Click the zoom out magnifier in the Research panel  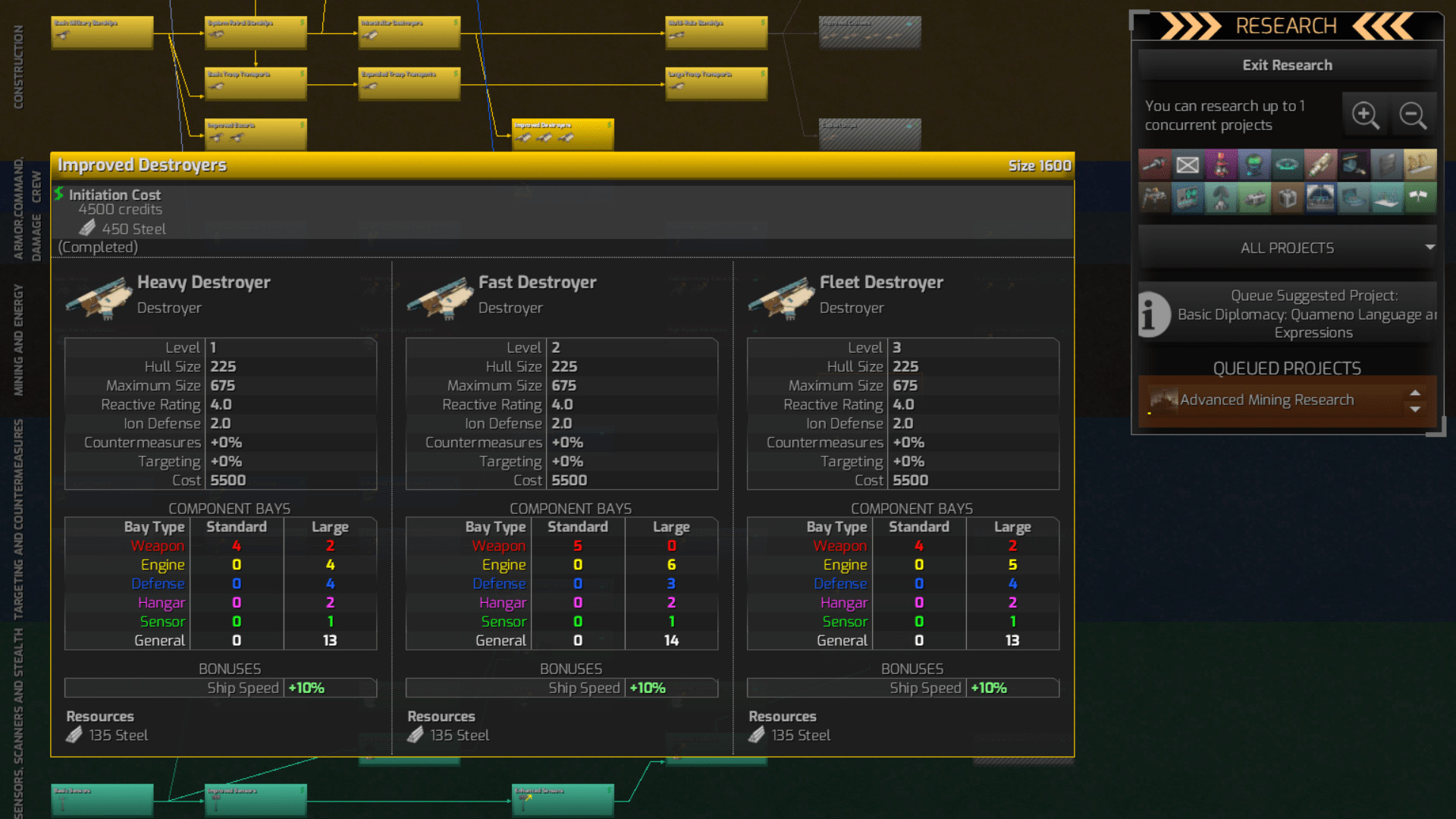coord(1414,115)
